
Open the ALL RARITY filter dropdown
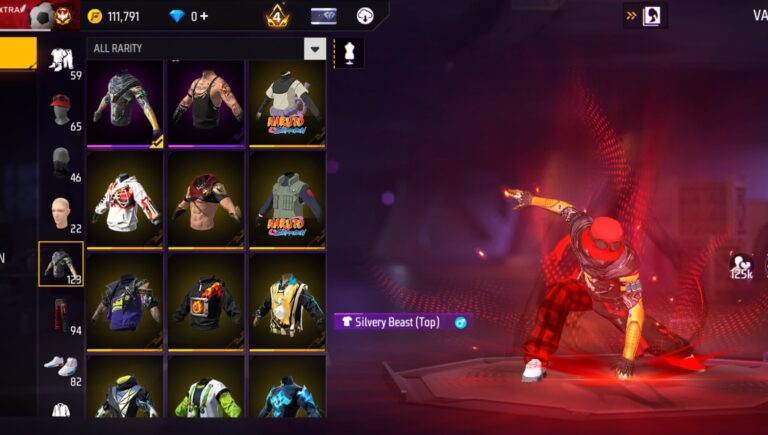(x=315, y=48)
